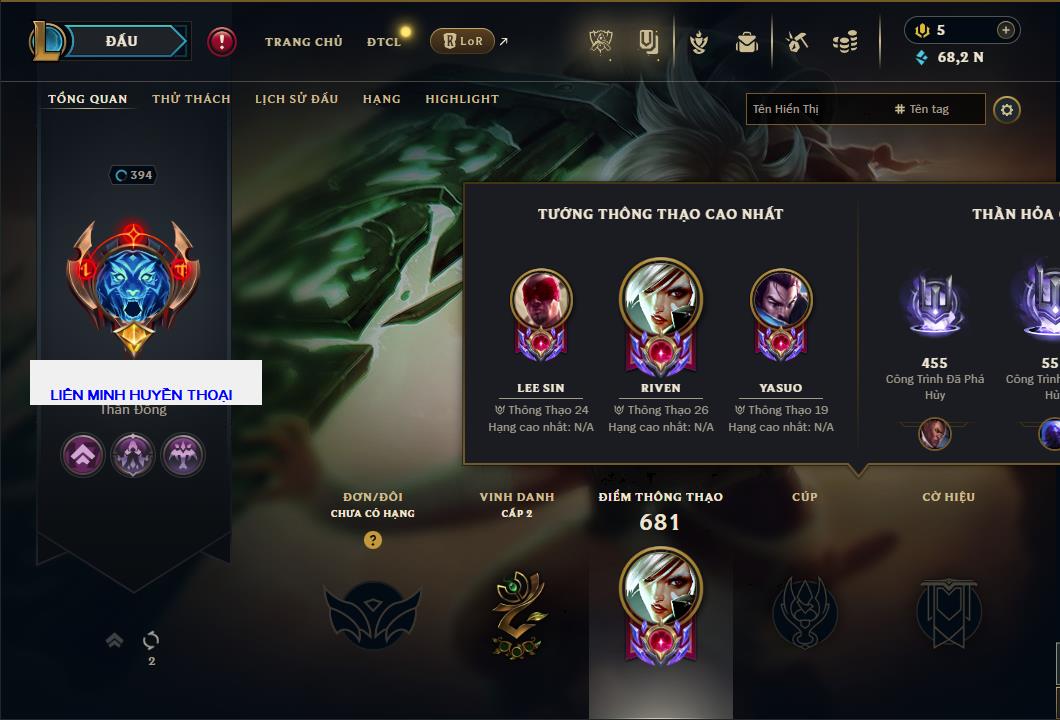Open the loot chest backpack icon
The image size is (1060, 720).
[746, 42]
